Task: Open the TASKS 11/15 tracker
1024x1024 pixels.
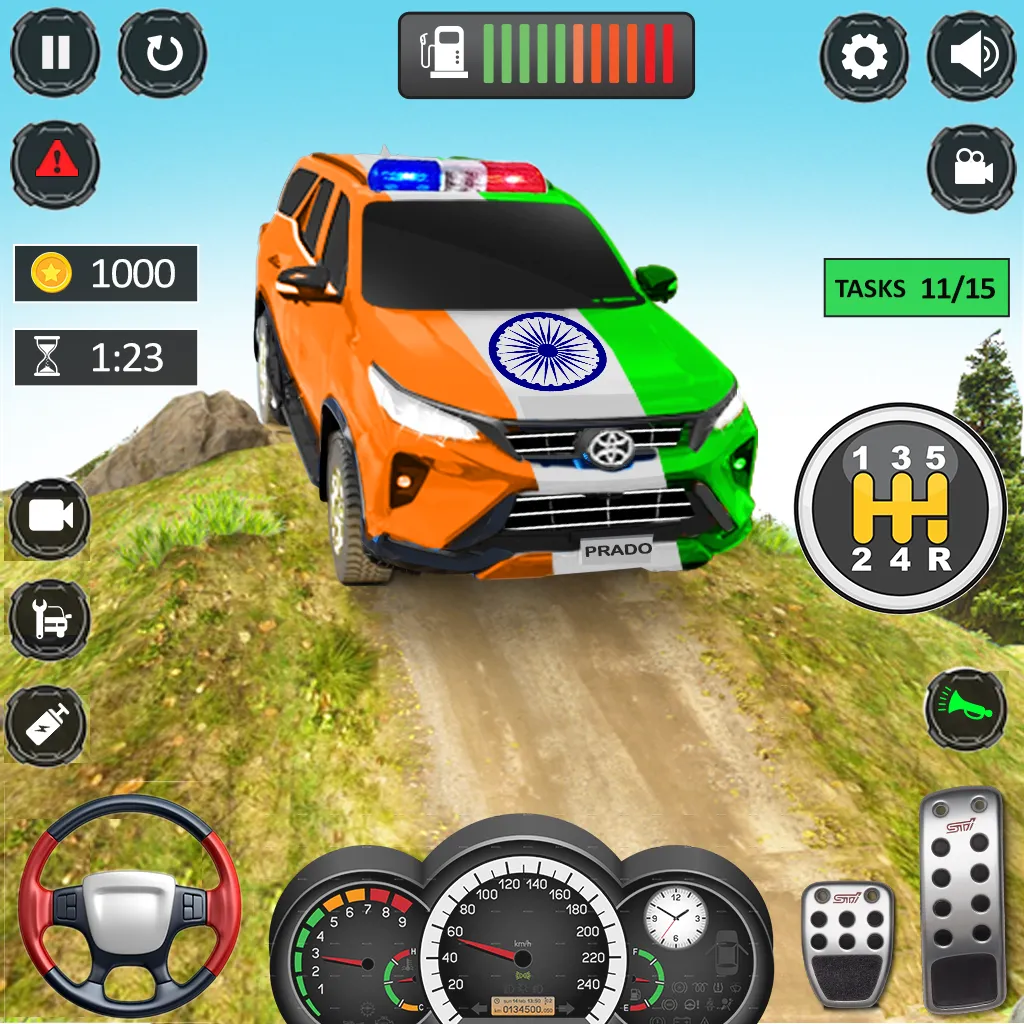Action: coord(916,288)
